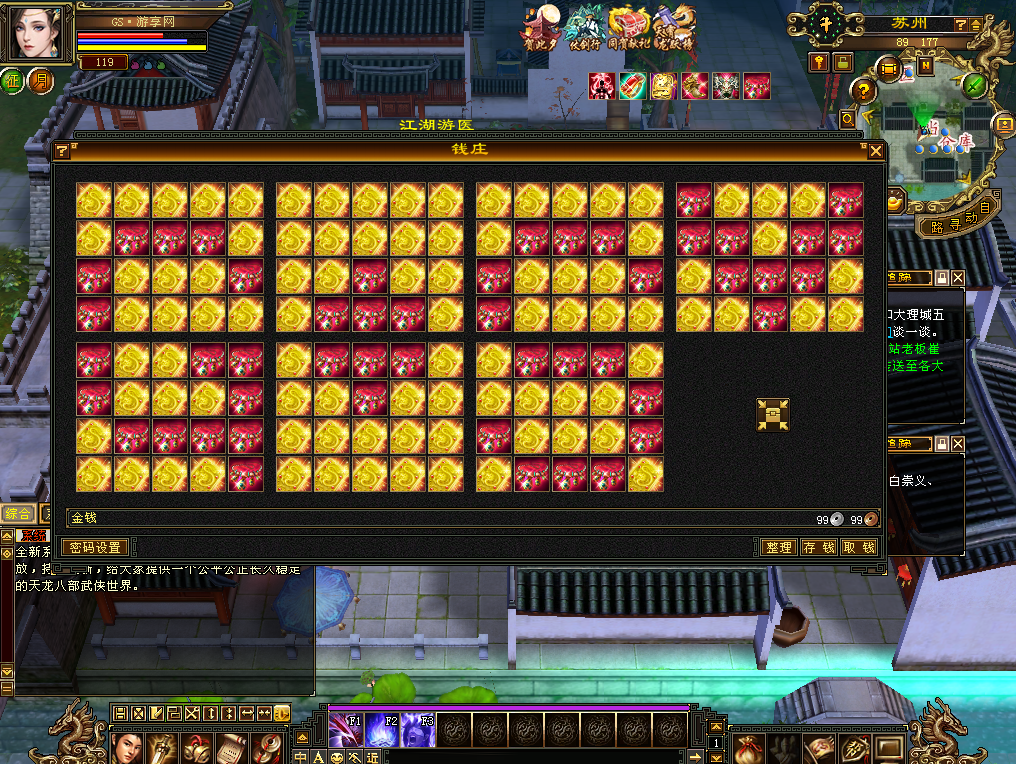
Task: Click the orange 月 button under the portrait
Action: [41, 81]
